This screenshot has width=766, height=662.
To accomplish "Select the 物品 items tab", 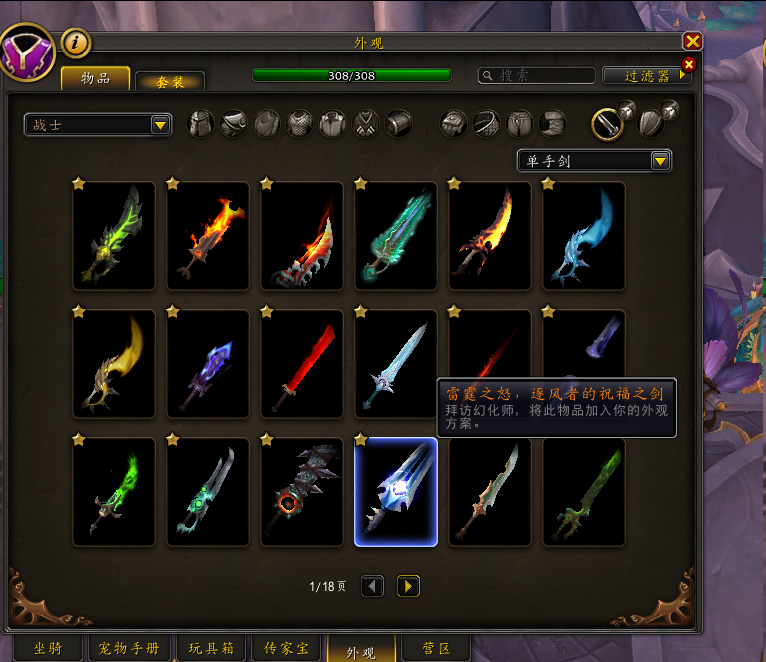I will (95, 78).
